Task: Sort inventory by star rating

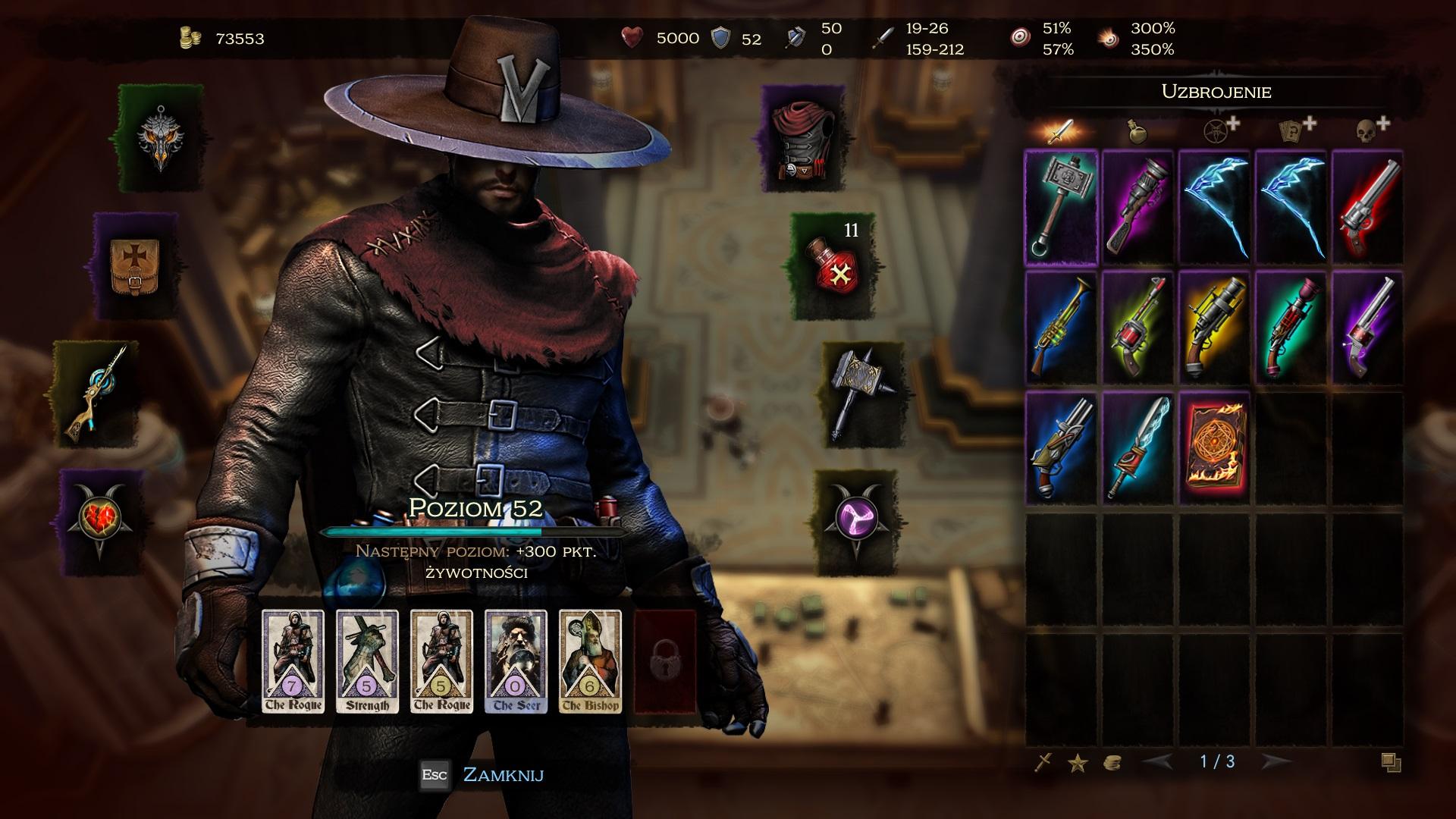Action: (1078, 763)
